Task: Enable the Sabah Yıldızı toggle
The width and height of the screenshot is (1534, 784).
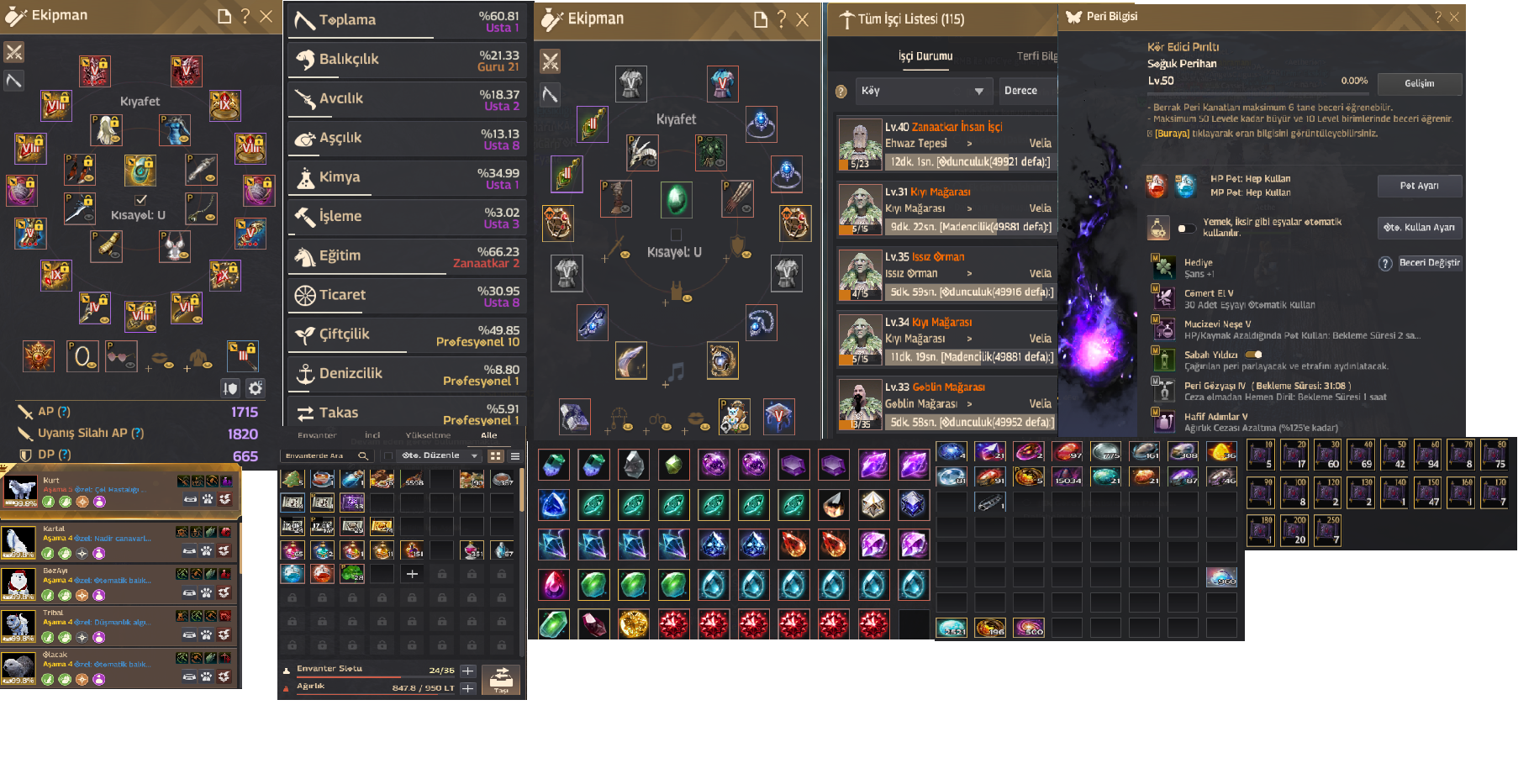Action: coord(1255,355)
